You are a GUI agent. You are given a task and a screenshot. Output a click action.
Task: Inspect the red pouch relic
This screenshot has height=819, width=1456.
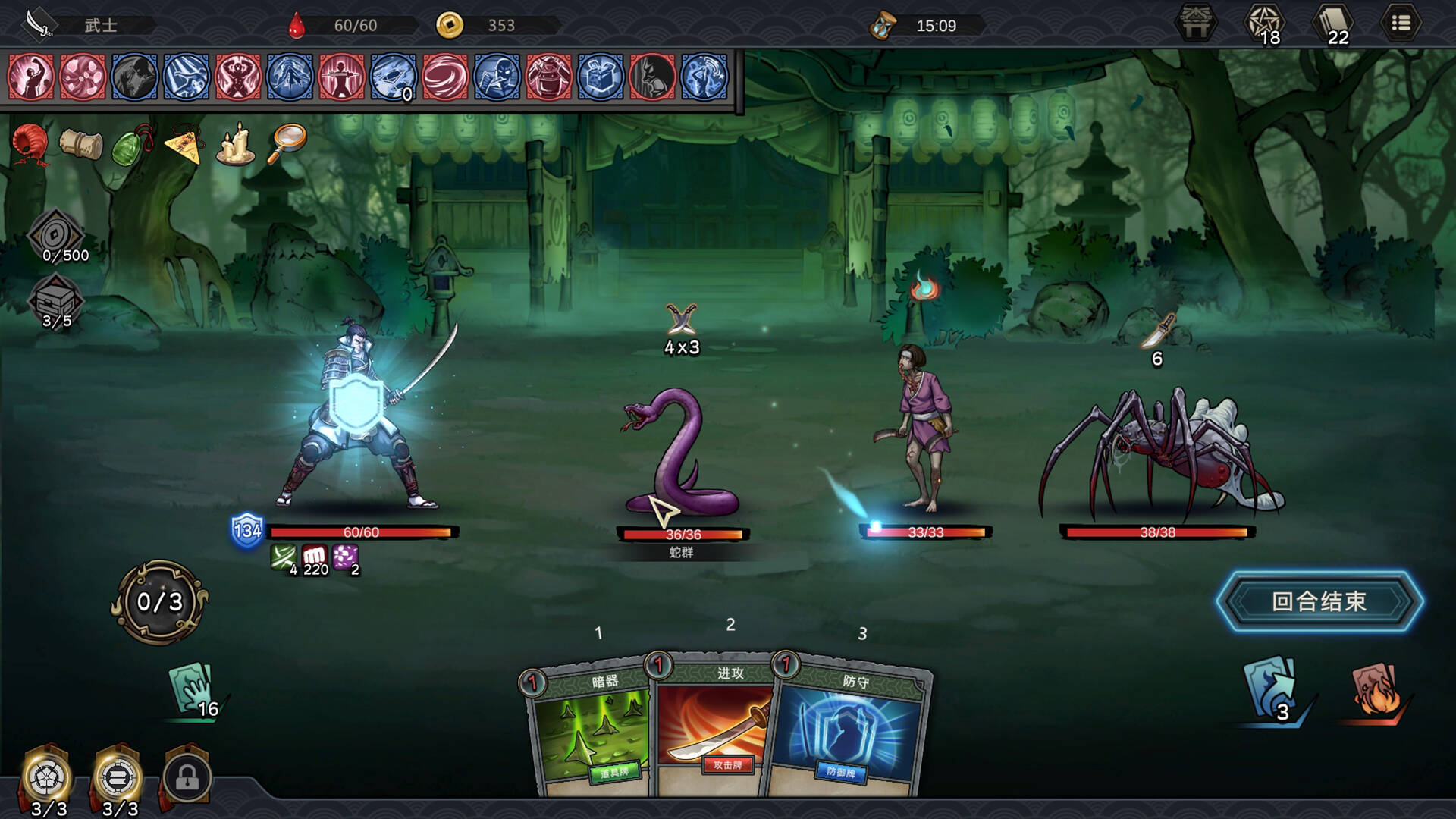30,143
